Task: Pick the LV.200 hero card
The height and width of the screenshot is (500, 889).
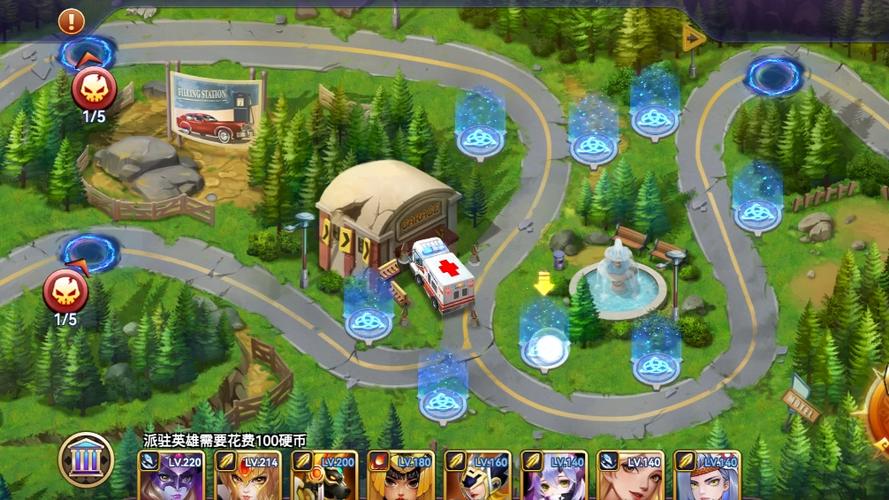Action: (320, 476)
